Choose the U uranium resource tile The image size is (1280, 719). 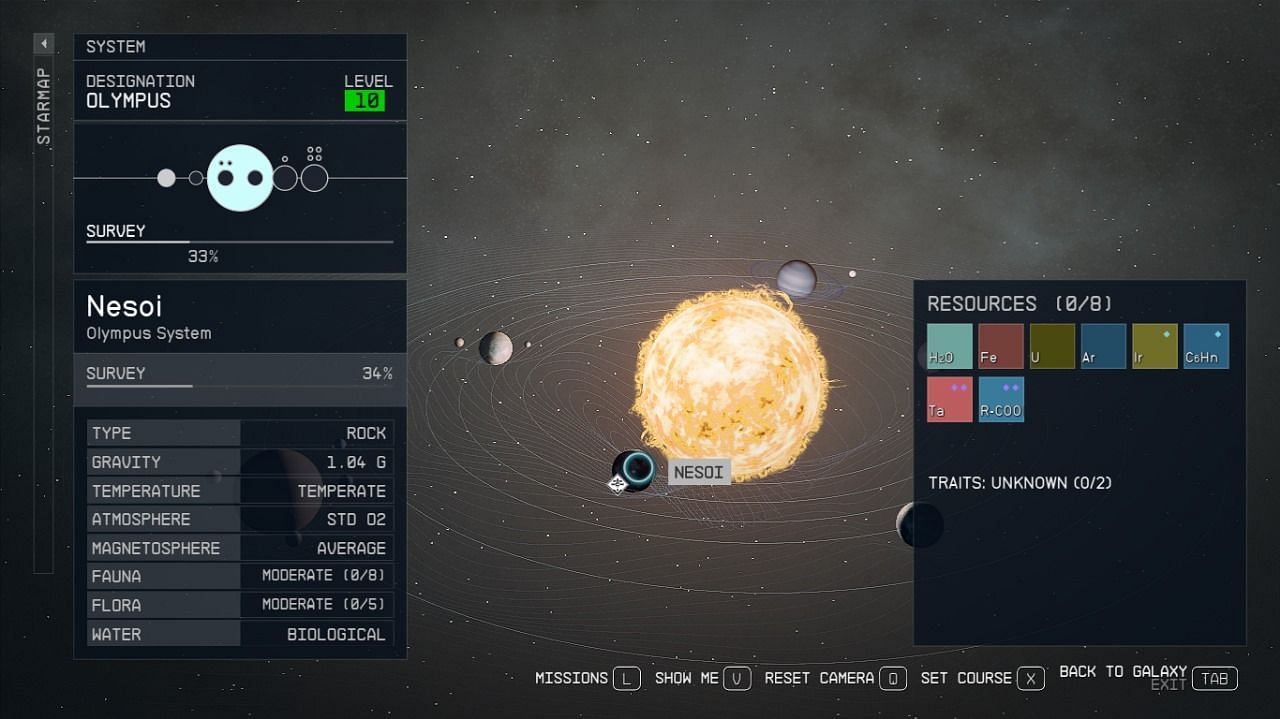tap(1052, 346)
